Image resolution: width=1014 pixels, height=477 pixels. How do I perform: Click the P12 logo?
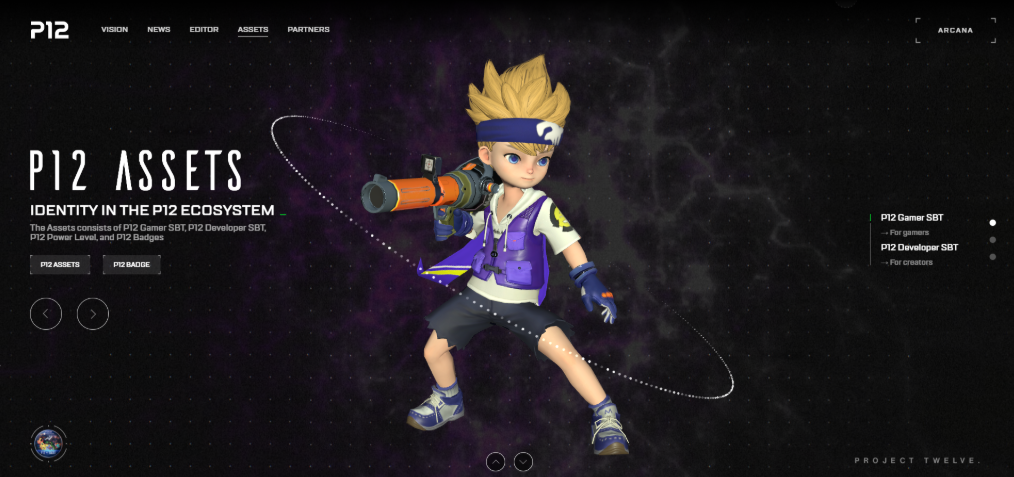click(x=49, y=30)
